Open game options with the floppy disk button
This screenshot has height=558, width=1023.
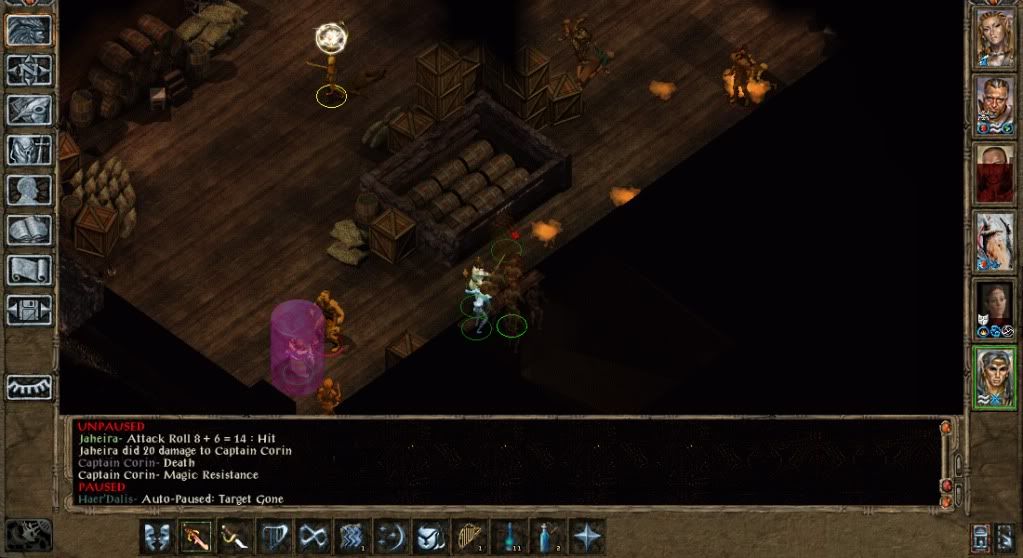pos(29,310)
